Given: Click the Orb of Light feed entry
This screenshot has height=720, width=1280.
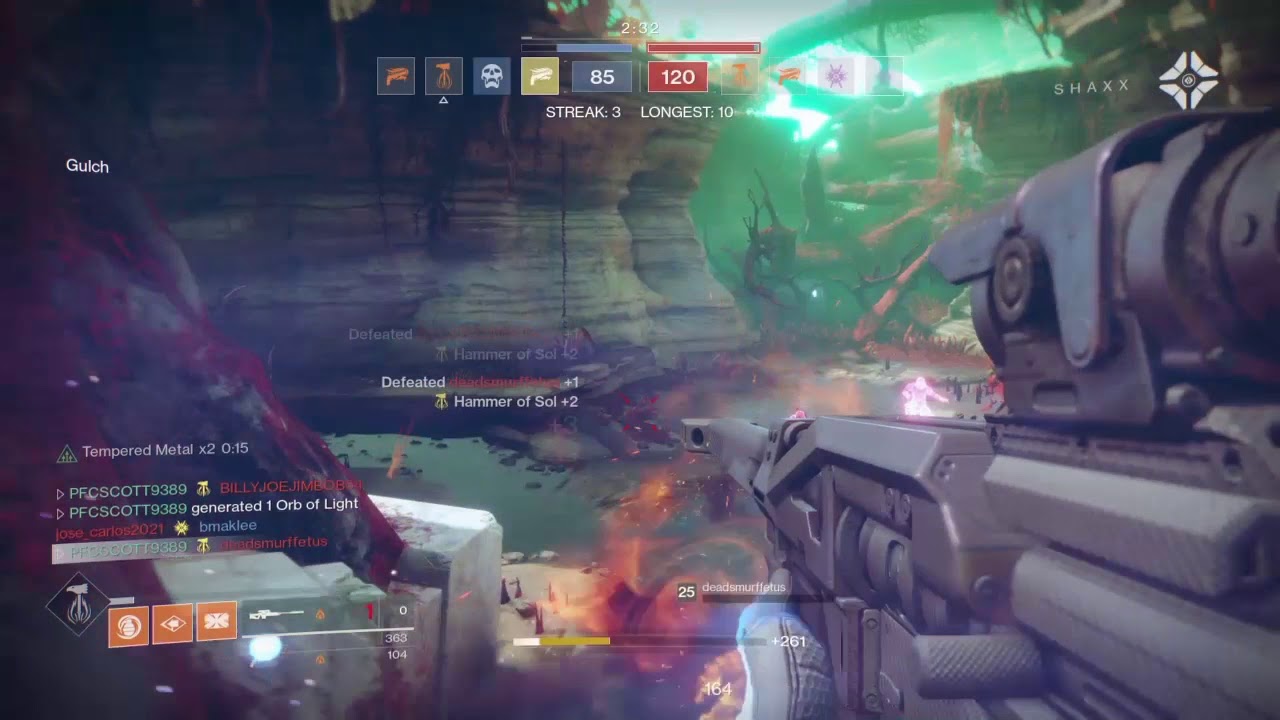Looking at the screenshot, I should point(208,506).
